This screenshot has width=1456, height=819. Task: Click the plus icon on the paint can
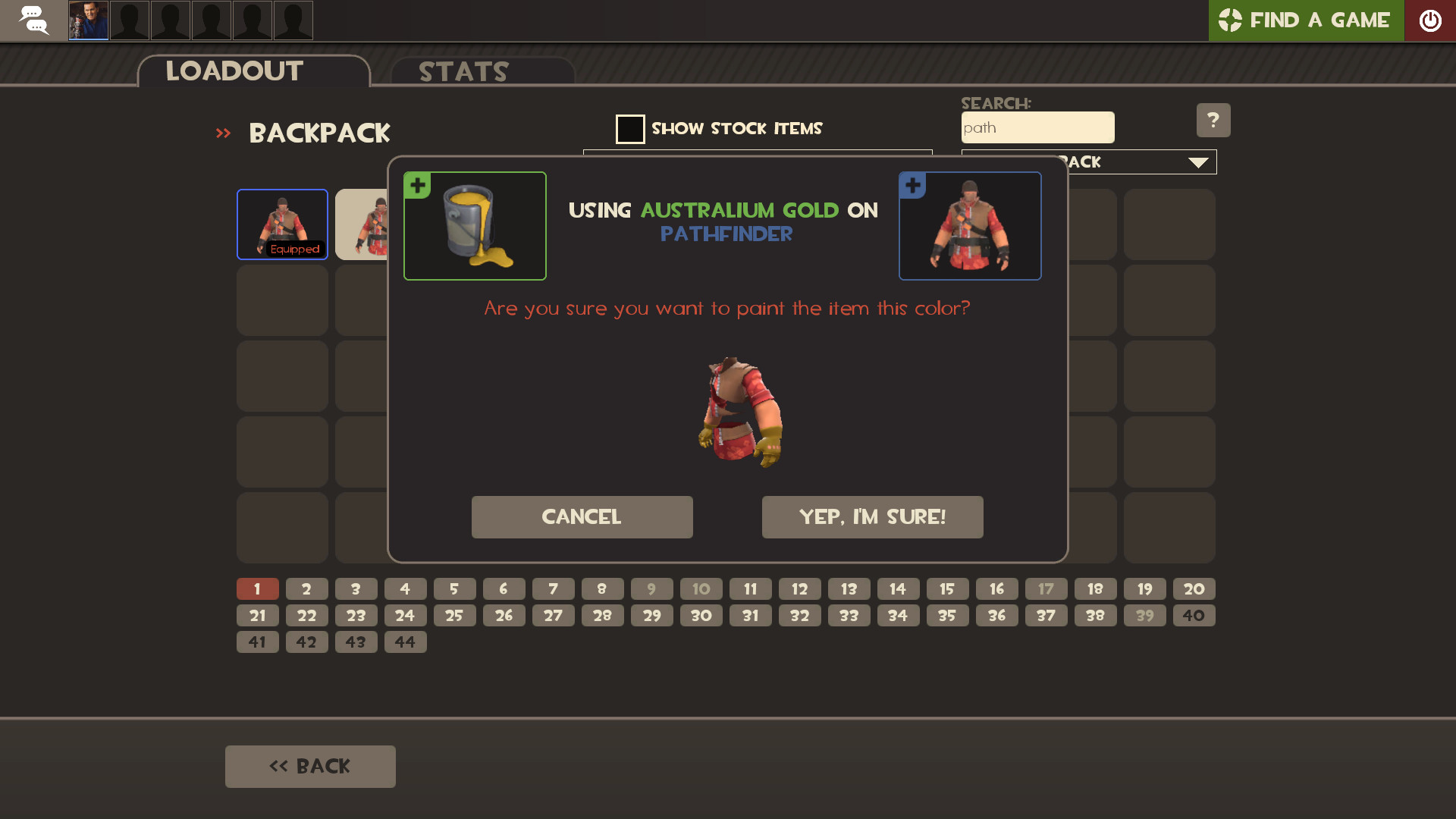417,184
